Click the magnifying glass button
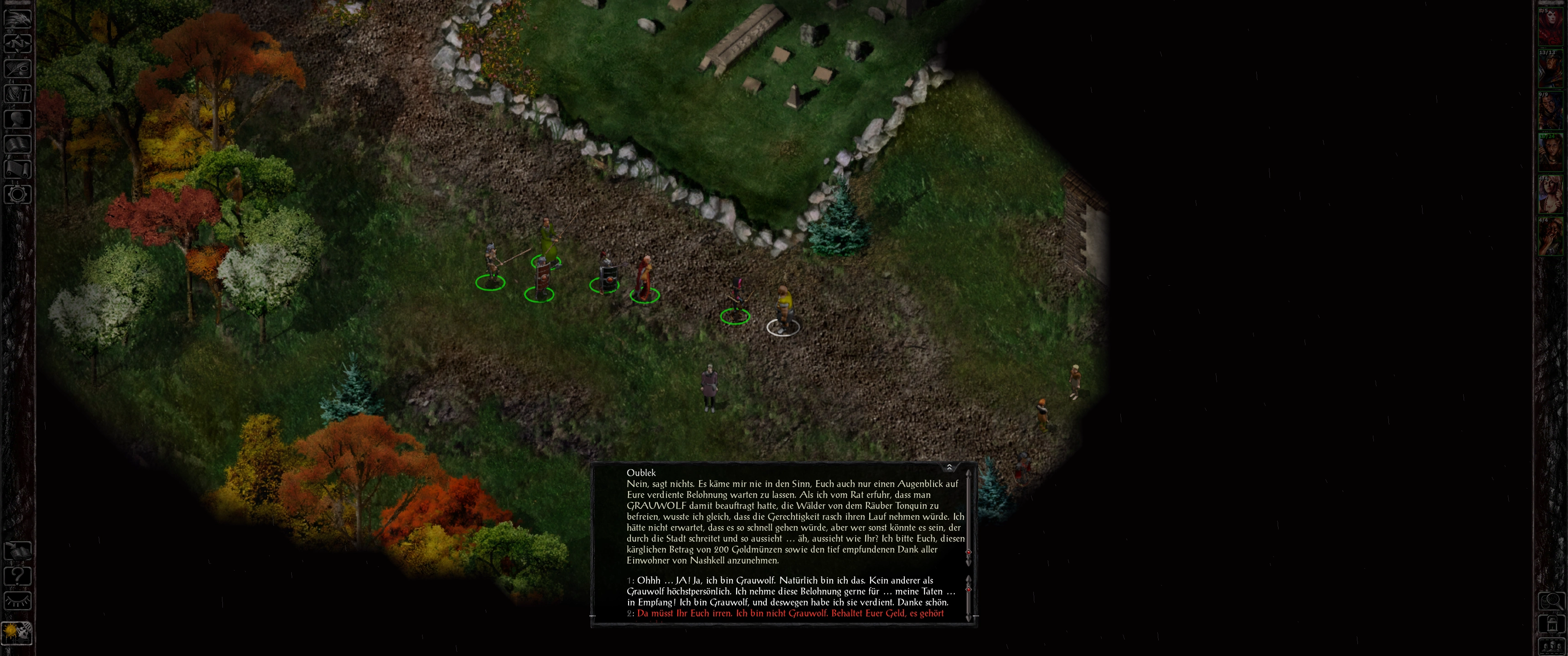This screenshot has width=1568, height=656. coord(1552,601)
